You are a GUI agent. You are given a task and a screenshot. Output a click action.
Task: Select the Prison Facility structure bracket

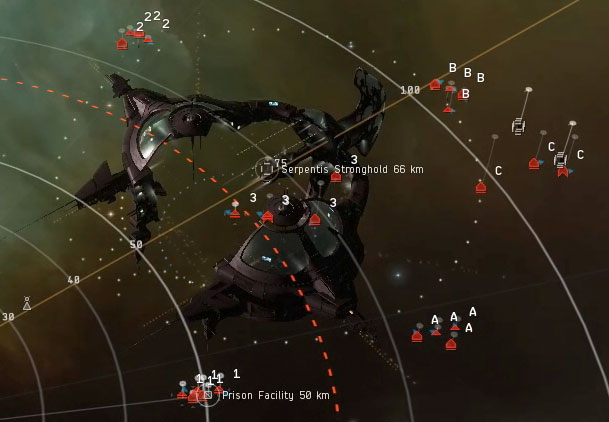[x=208, y=396]
